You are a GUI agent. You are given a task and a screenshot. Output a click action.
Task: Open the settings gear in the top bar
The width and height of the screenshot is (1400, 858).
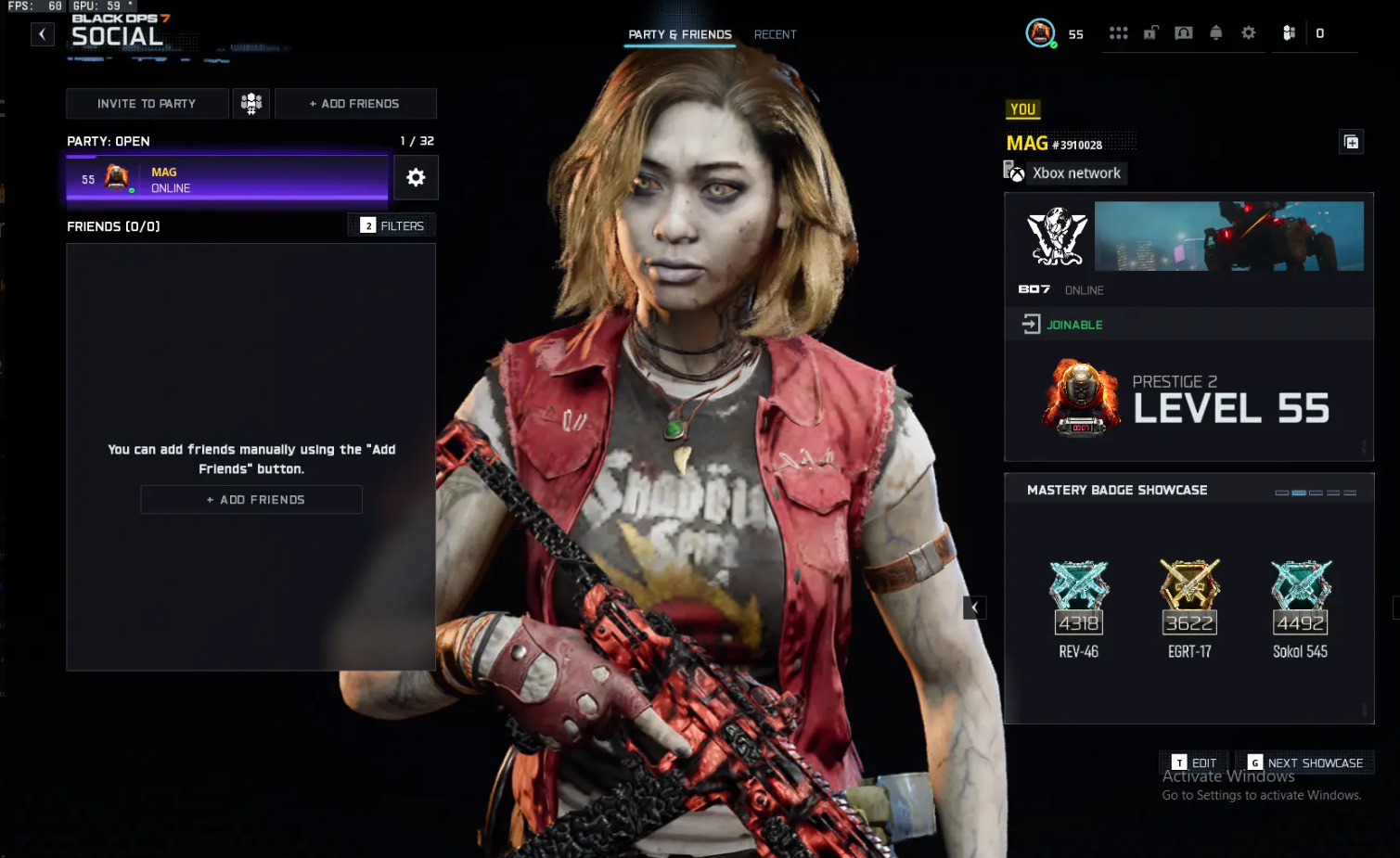click(x=1248, y=32)
